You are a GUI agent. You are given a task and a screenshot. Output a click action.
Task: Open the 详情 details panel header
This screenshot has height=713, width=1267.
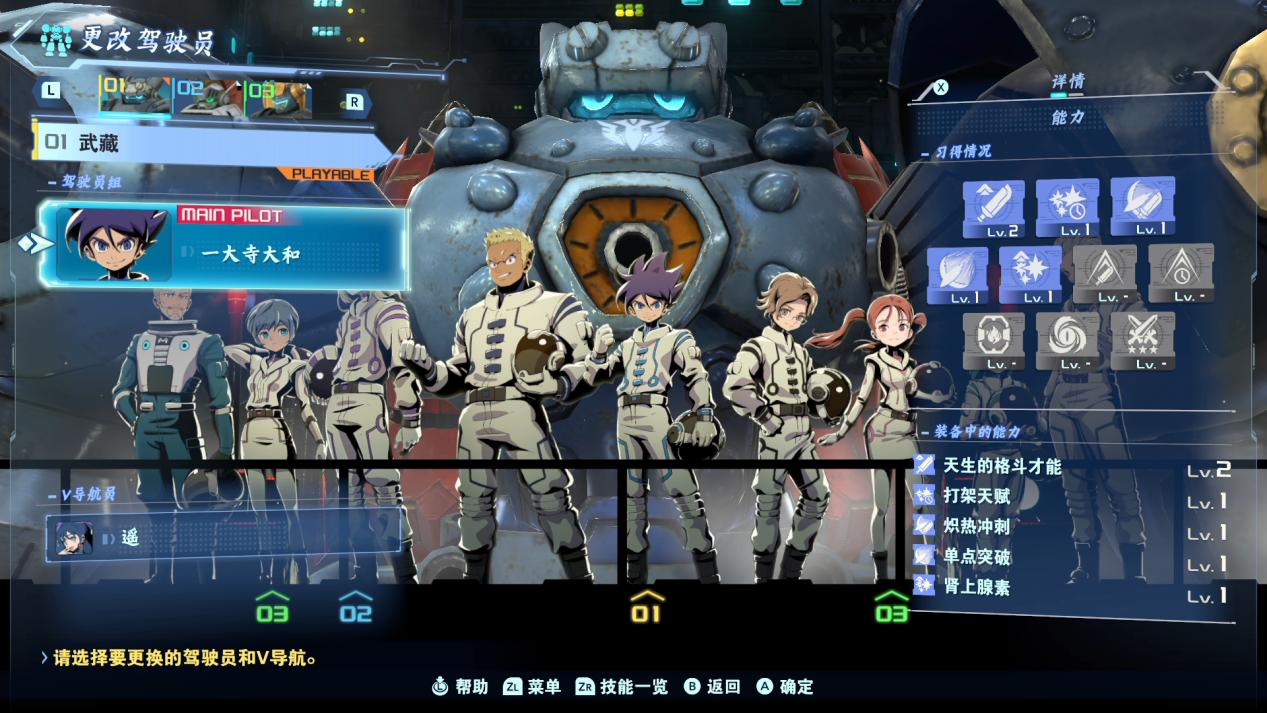[x=1067, y=83]
